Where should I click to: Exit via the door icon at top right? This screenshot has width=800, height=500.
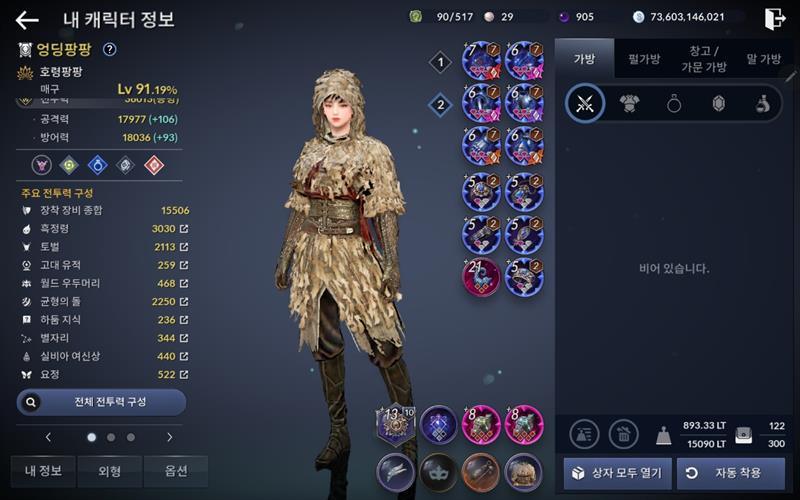(x=775, y=18)
